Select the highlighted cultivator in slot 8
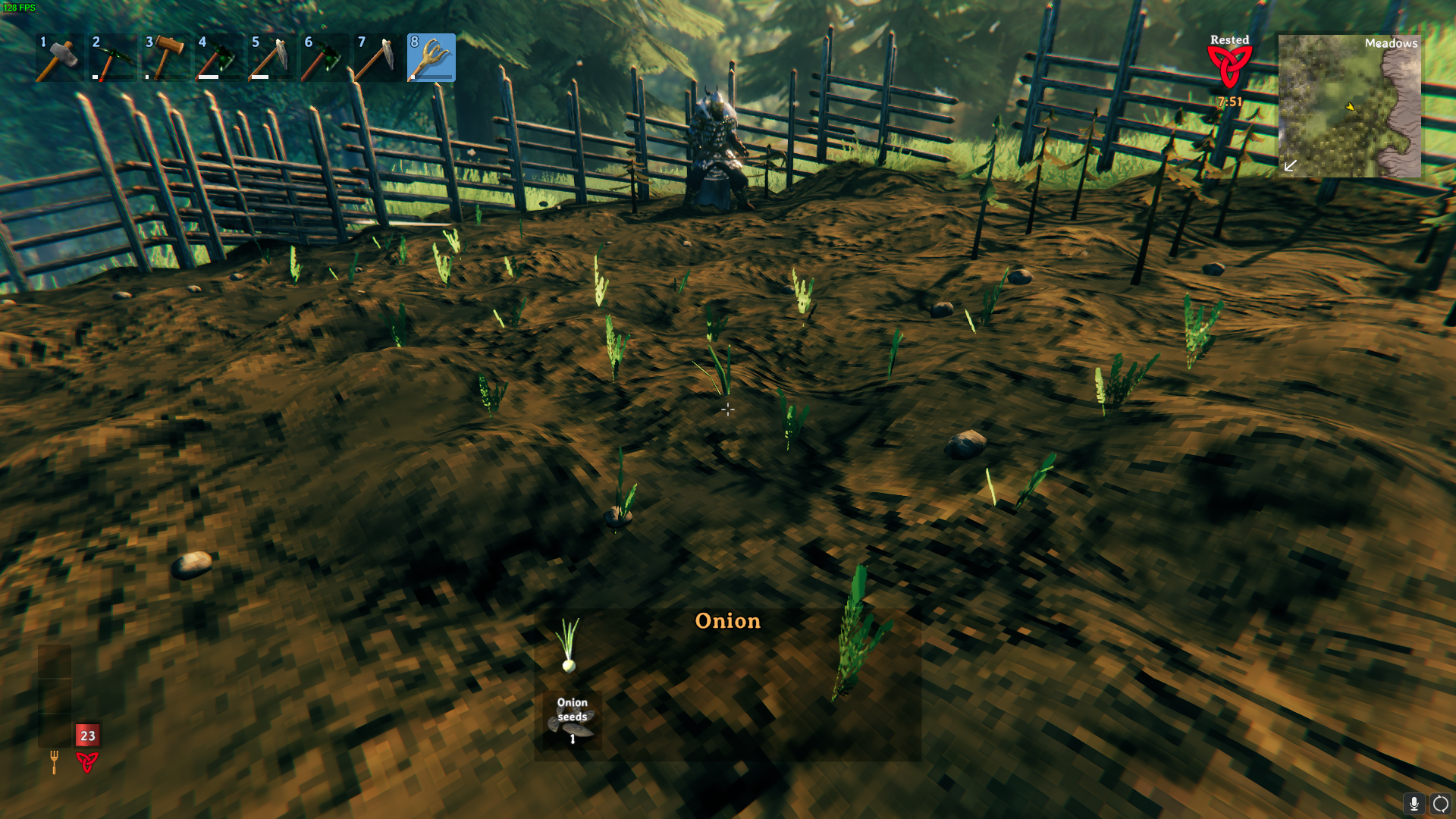The width and height of the screenshot is (1456, 819). point(431,58)
